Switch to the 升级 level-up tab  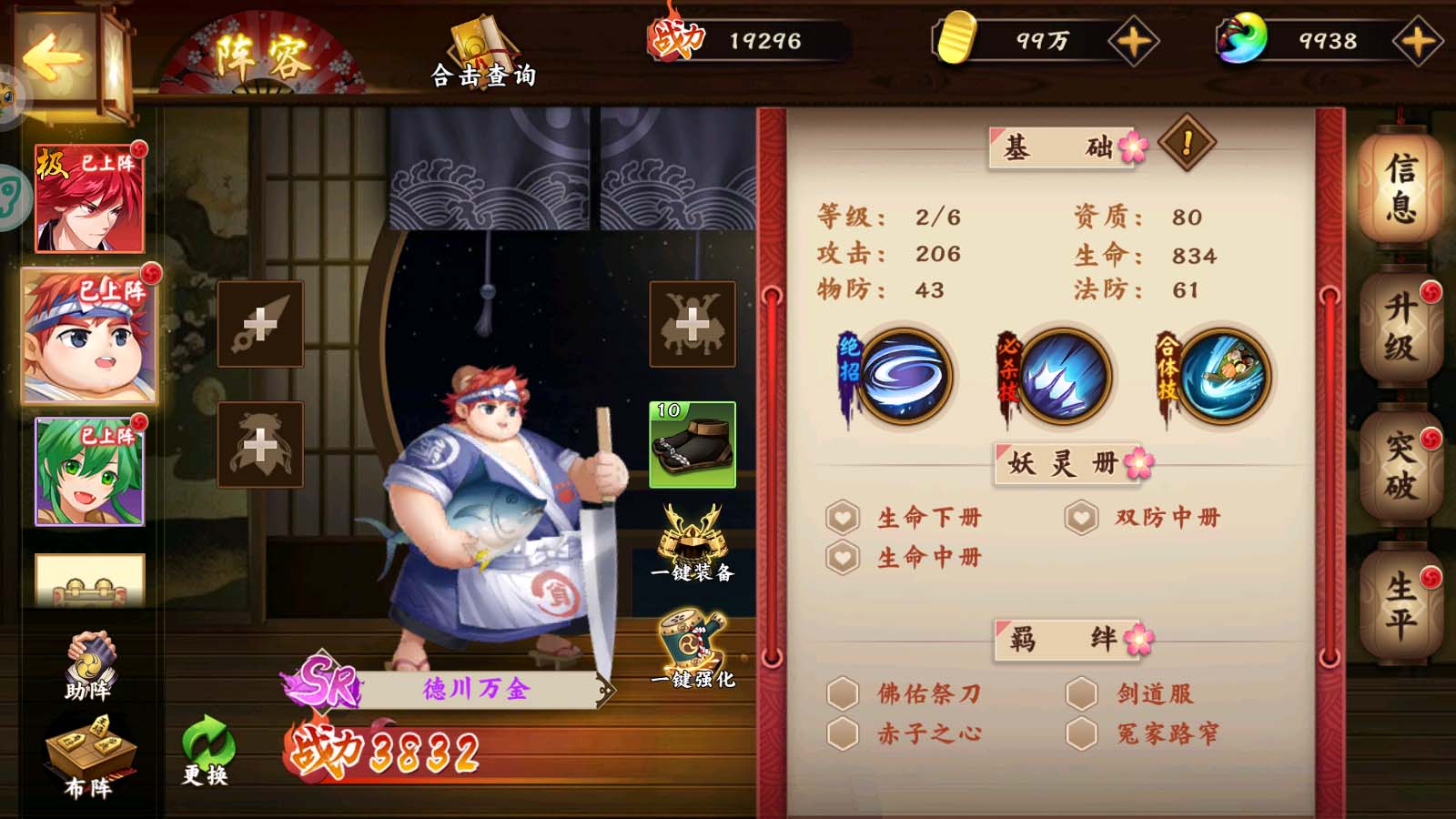click(x=1400, y=328)
